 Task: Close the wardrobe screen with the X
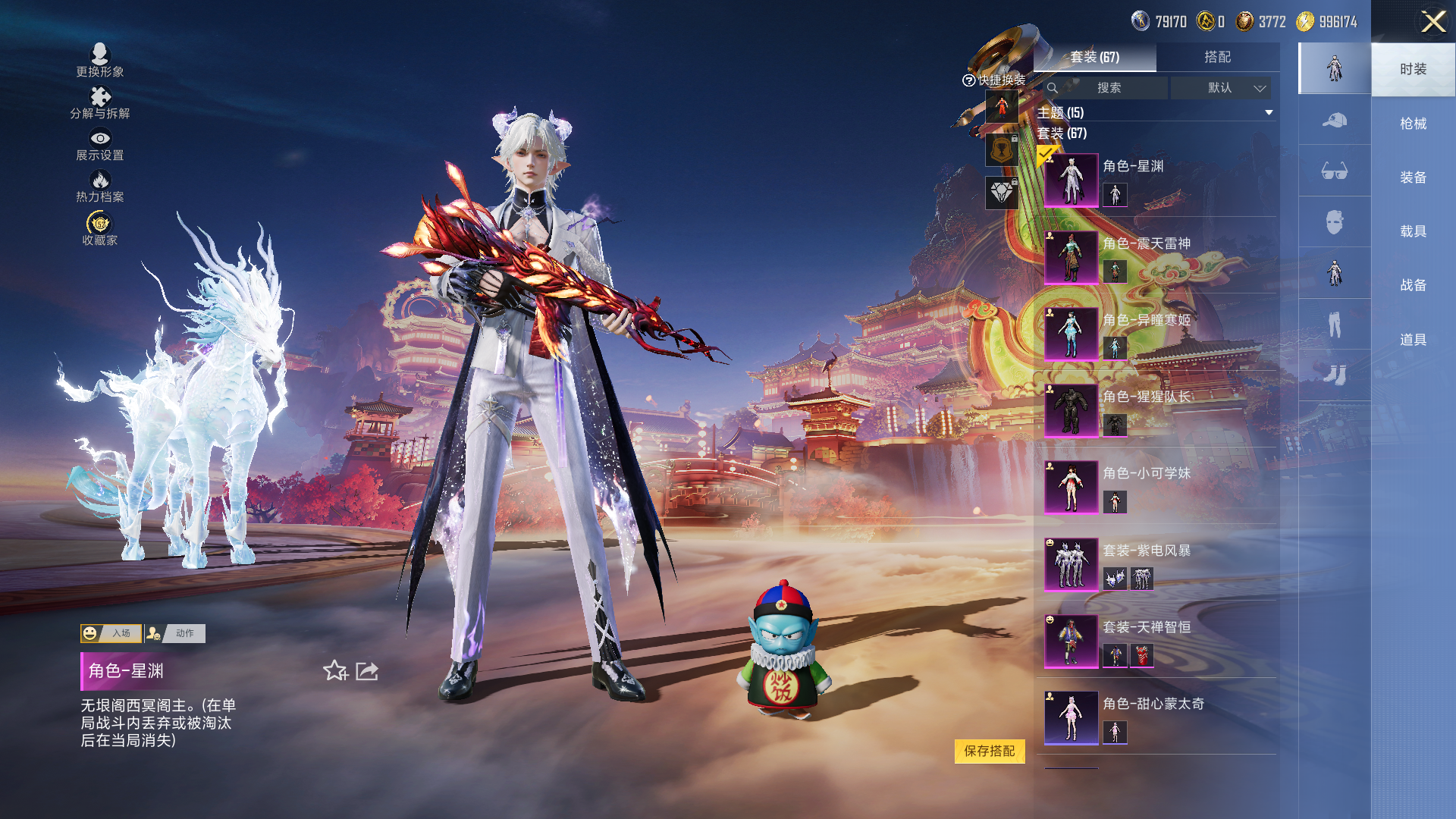1432,21
